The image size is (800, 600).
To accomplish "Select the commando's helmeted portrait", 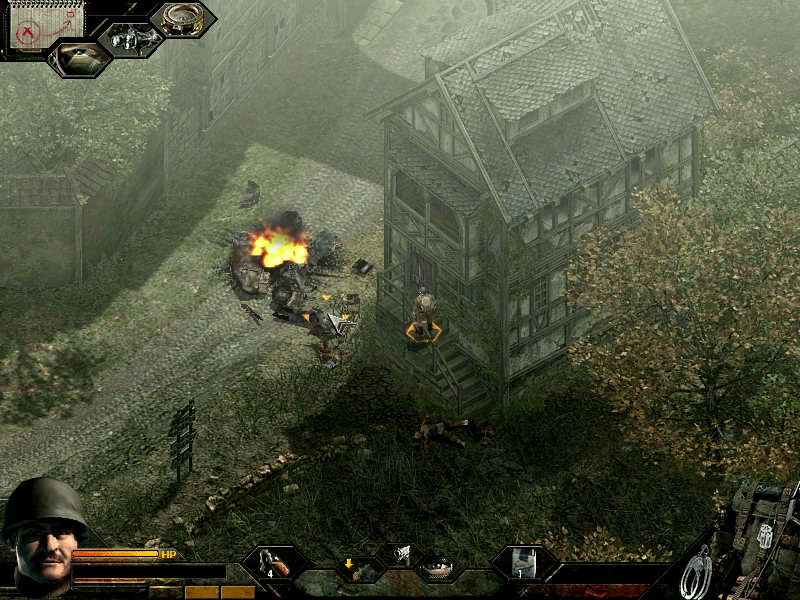I will (x=40, y=530).
